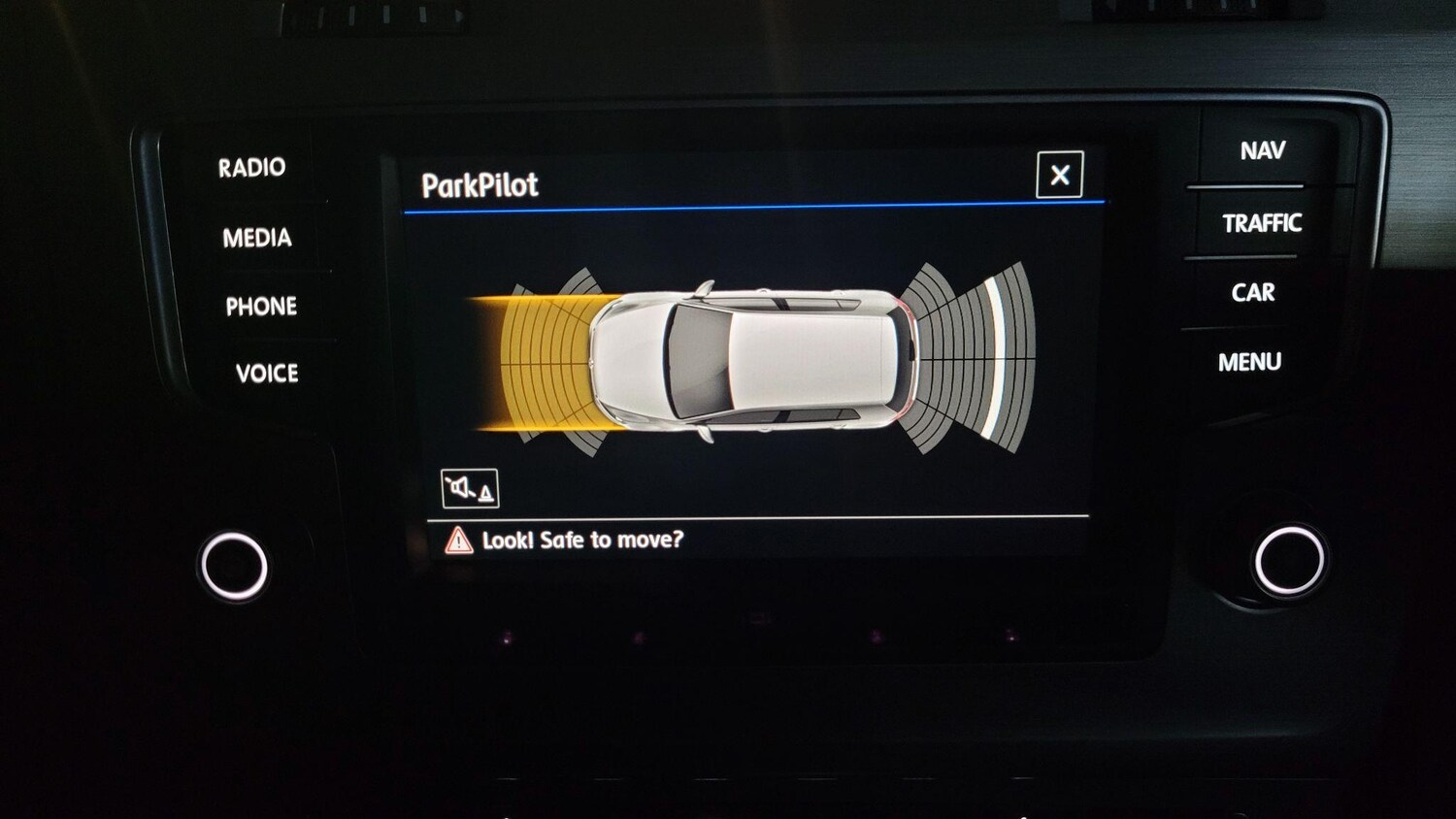Open NAV navigation
Screen dimensions: 1456x819
tap(1262, 151)
